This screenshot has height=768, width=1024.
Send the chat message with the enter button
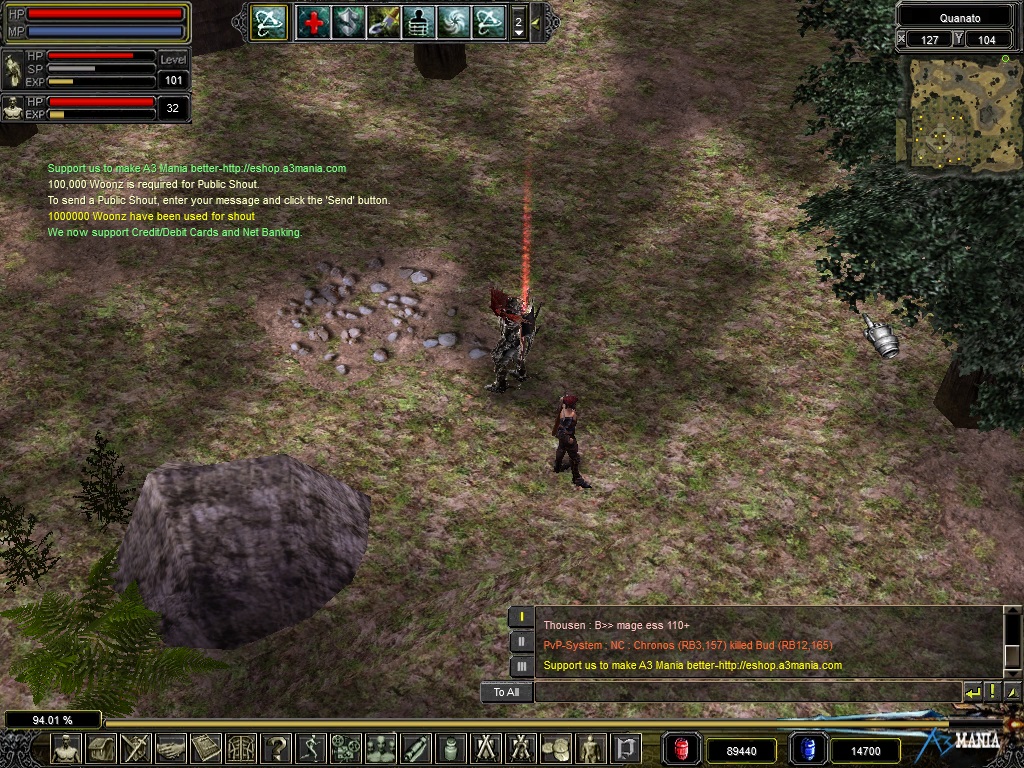(972, 692)
